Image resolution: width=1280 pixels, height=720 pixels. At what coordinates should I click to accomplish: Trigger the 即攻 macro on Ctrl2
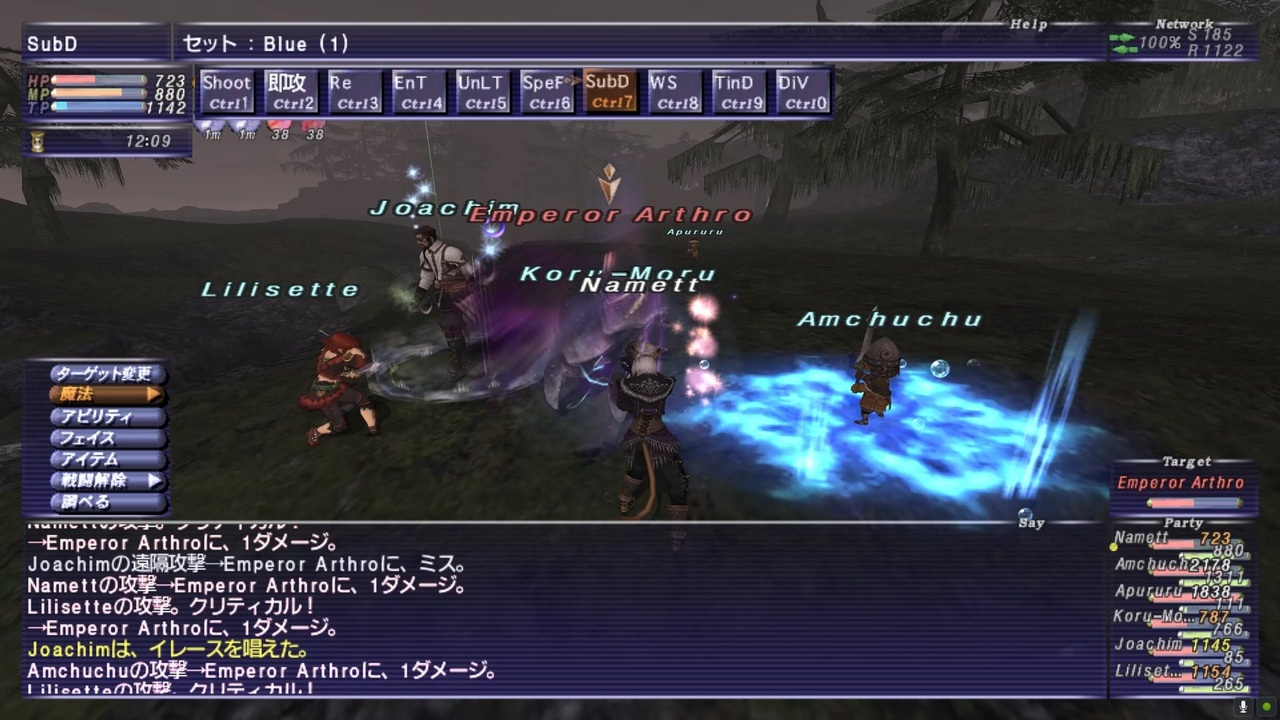(290, 90)
